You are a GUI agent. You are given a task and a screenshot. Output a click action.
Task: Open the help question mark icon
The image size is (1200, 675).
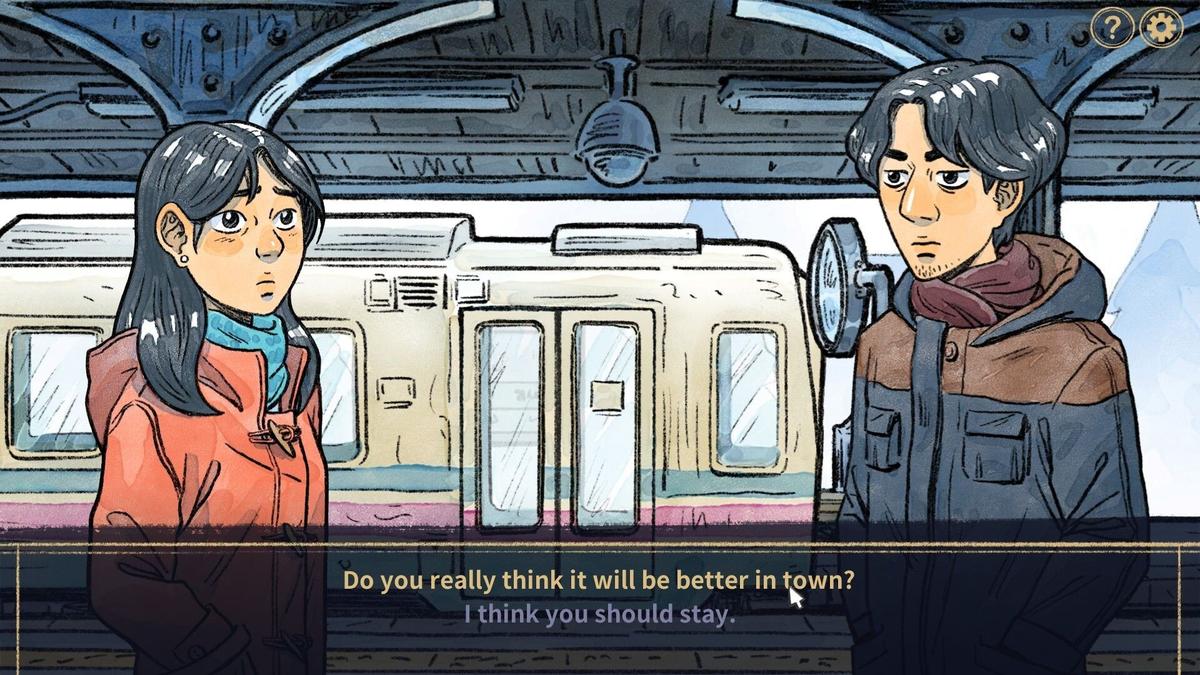tap(1111, 28)
